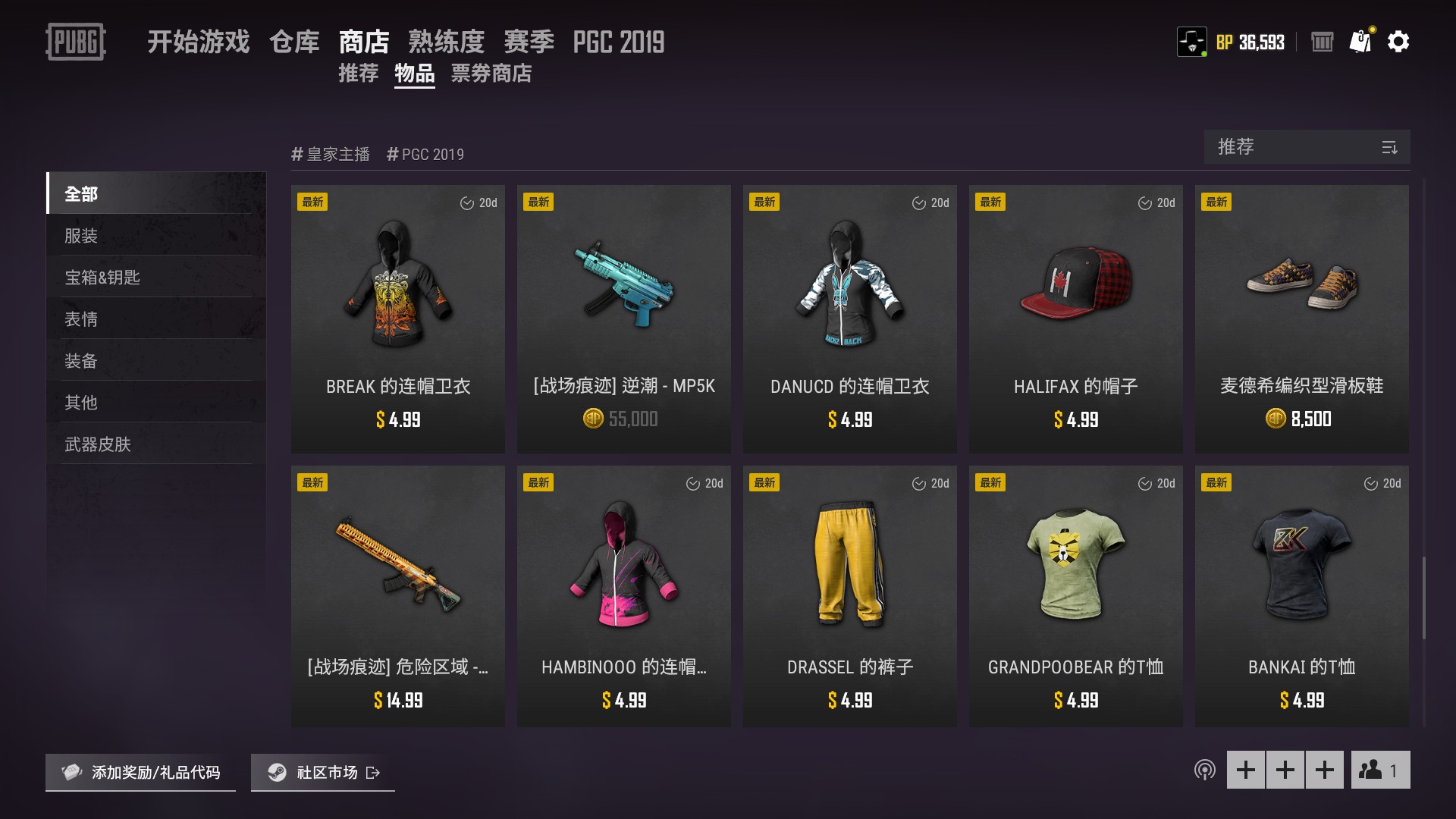This screenshot has height=819, width=1456.
Task: Click the BREAK 的连帽卫衣 item card
Action: (397, 318)
